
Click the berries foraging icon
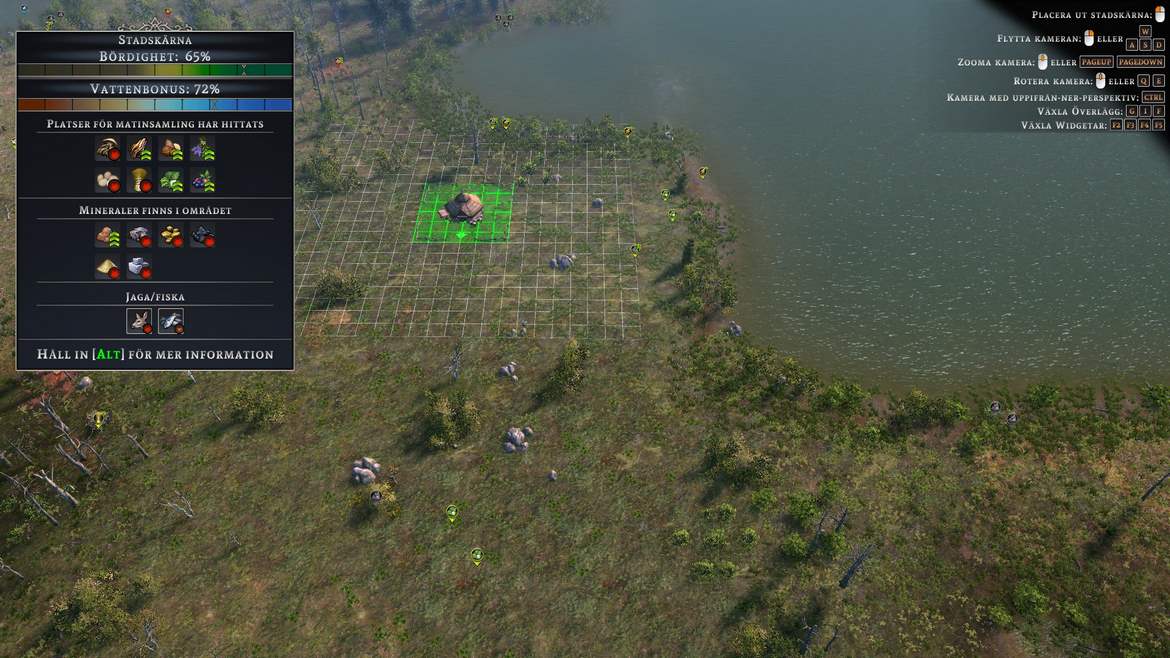tap(203, 181)
